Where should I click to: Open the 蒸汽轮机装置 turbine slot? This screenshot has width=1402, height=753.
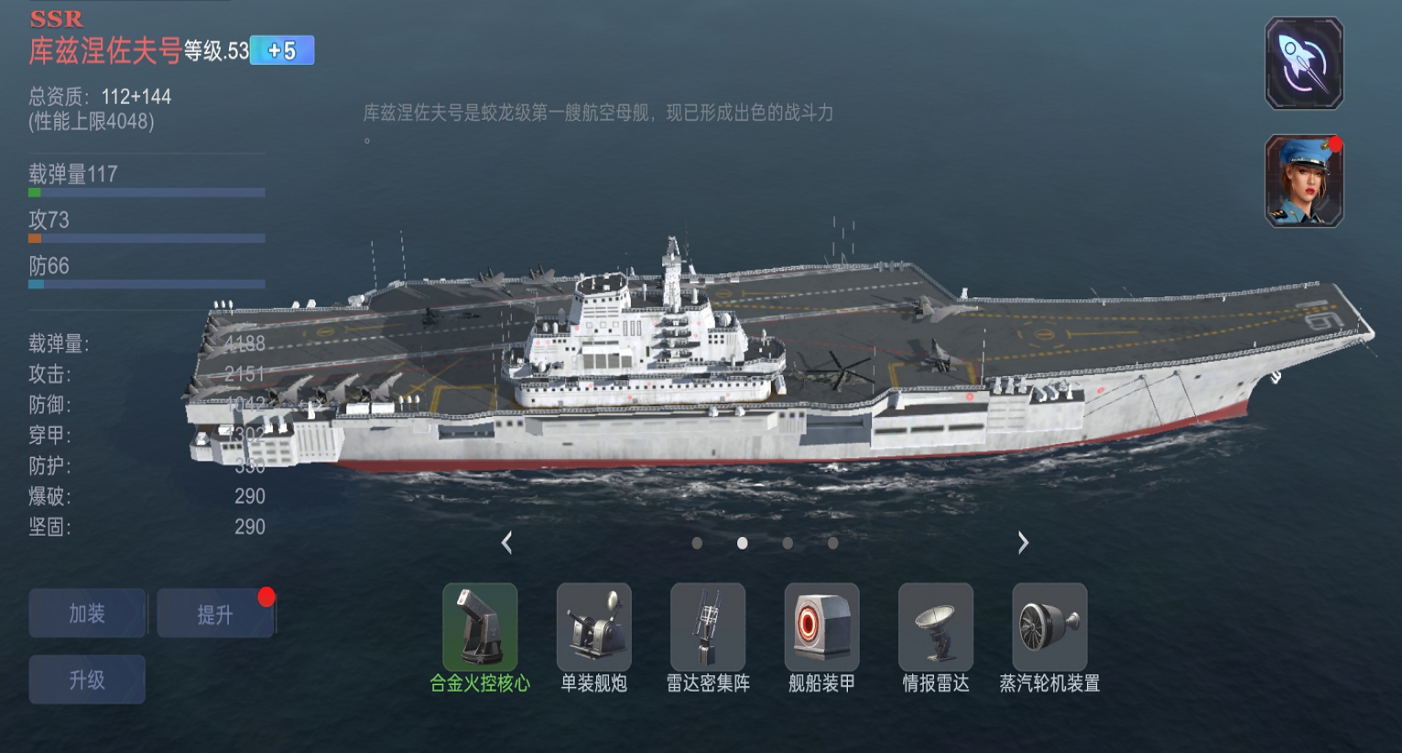click(1050, 627)
